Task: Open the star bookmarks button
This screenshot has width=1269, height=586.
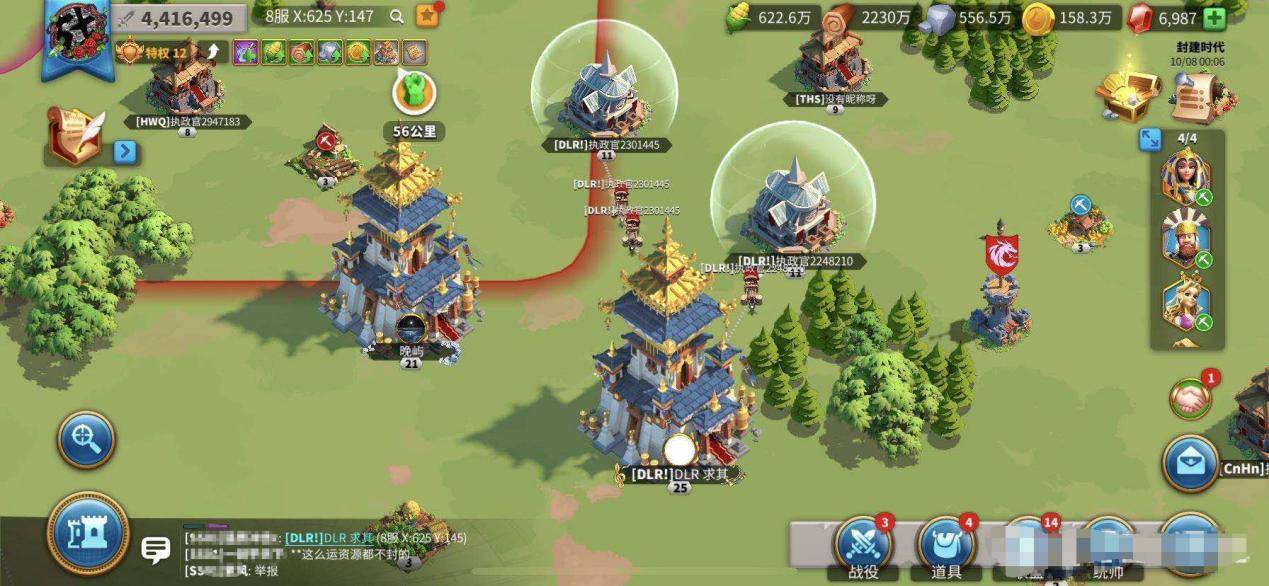Action: (427, 16)
